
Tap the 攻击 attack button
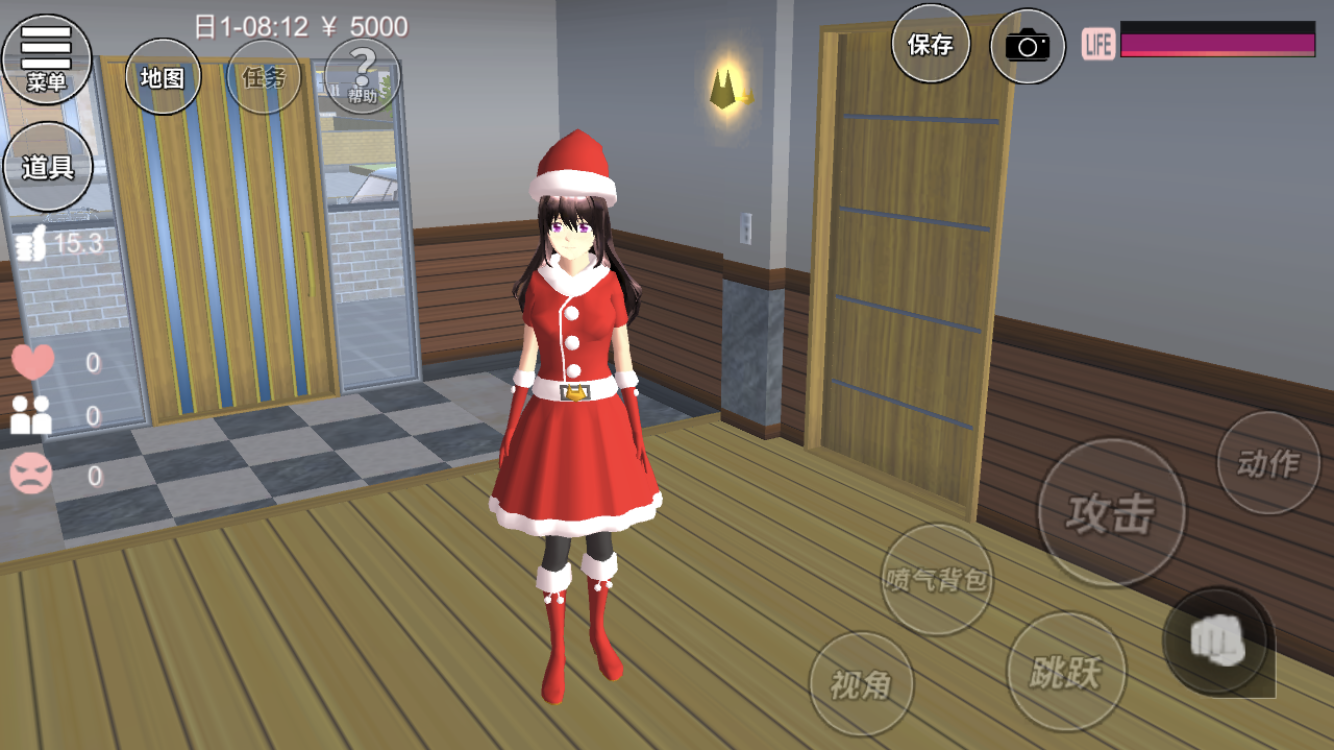pos(1111,513)
